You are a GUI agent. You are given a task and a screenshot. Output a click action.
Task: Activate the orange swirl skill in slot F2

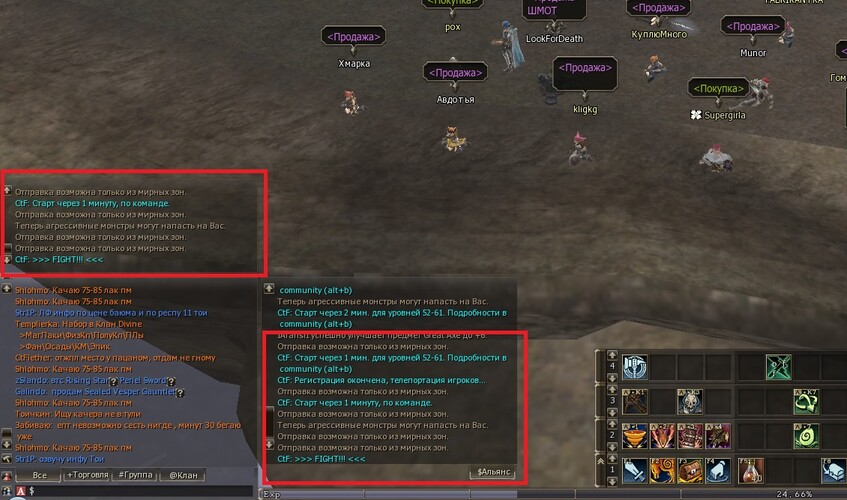(662, 470)
